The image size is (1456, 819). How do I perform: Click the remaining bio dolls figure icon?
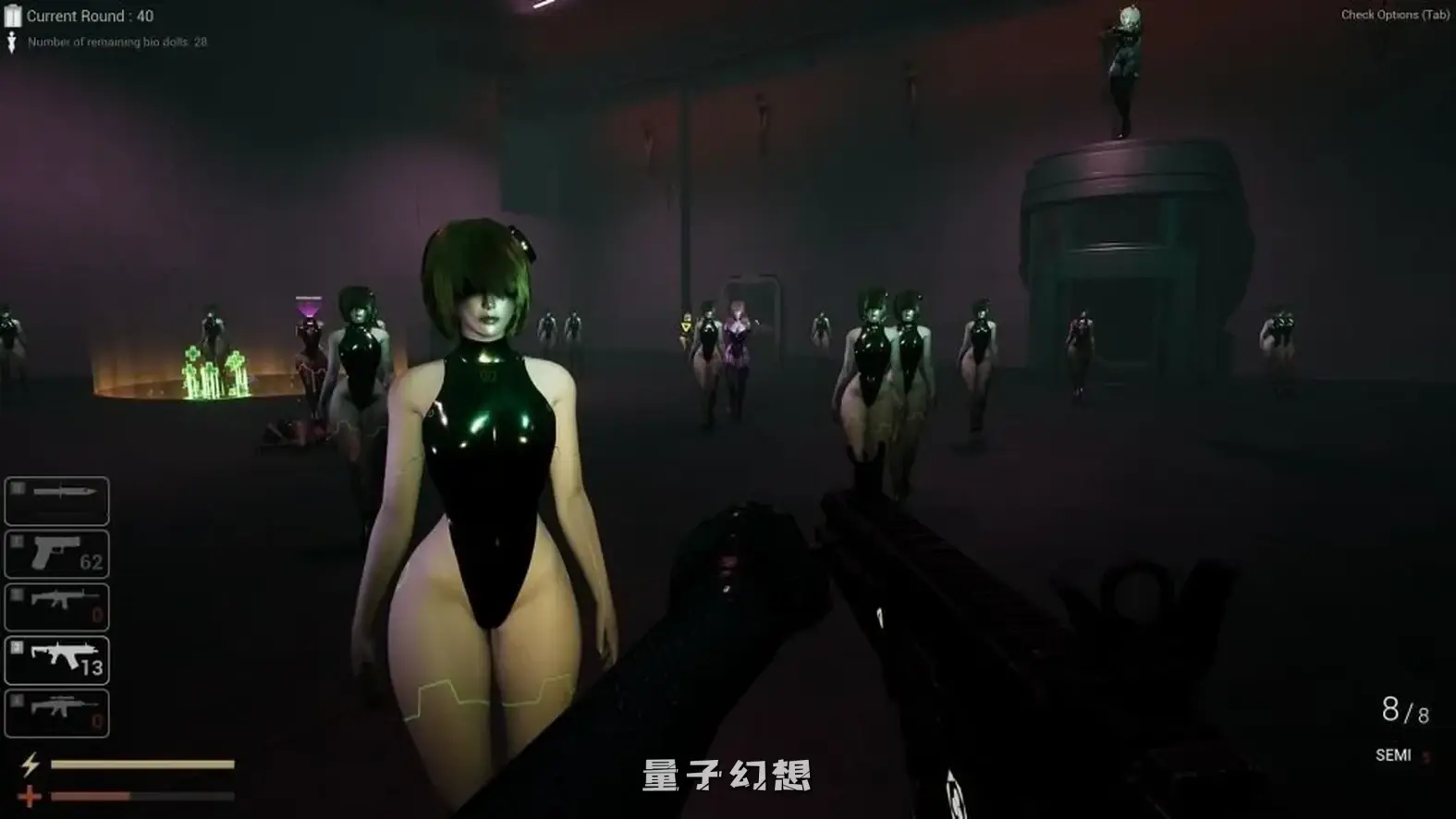coord(11,42)
